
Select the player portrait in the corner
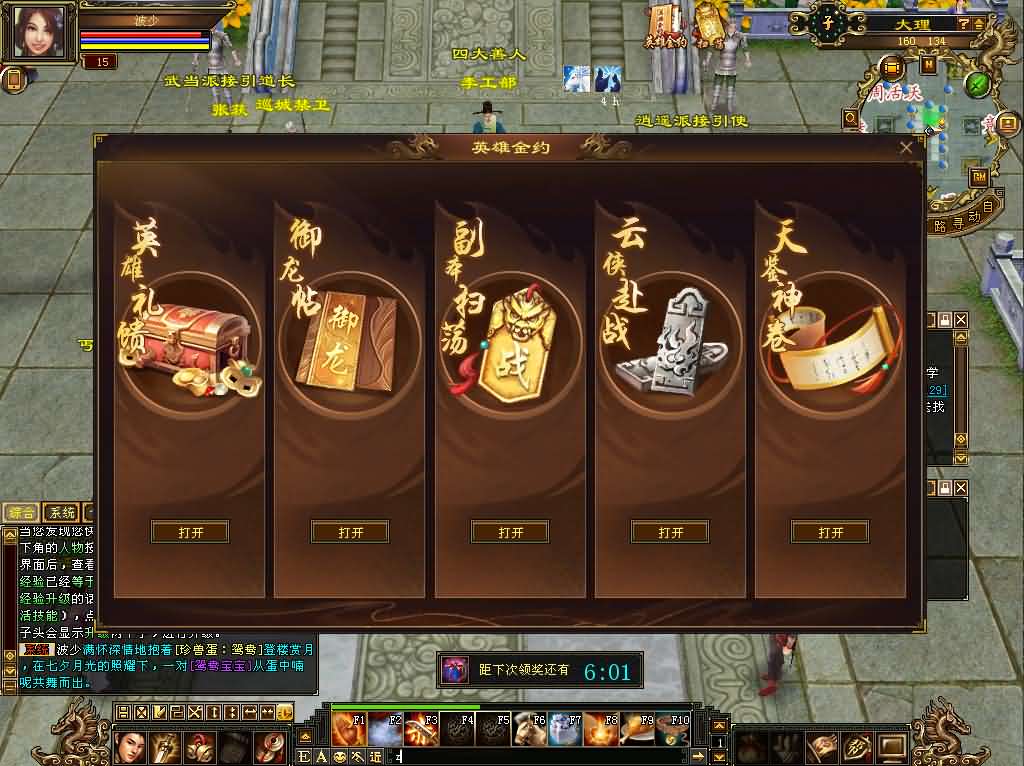point(39,31)
